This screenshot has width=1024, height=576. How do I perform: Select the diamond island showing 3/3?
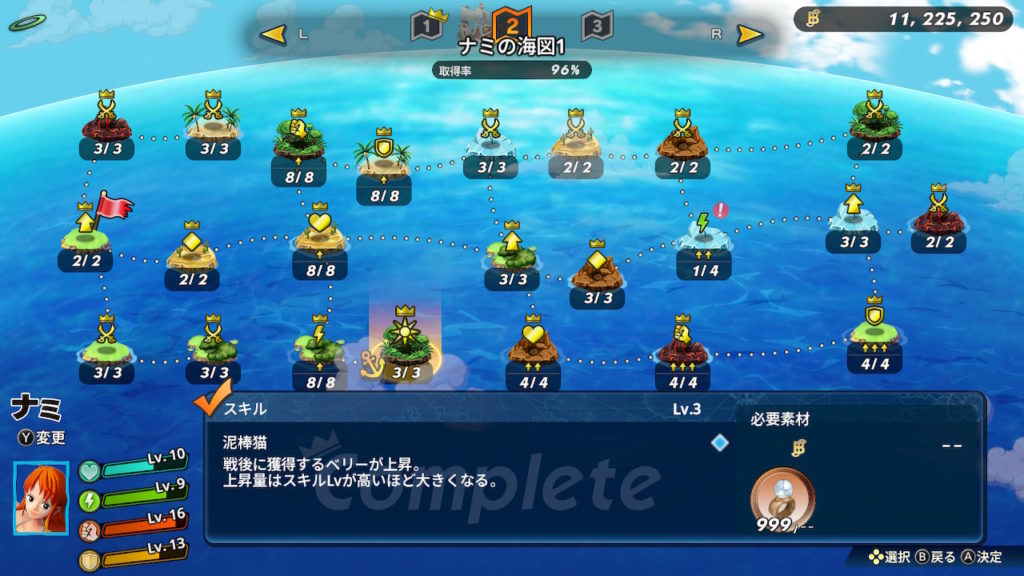597,268
